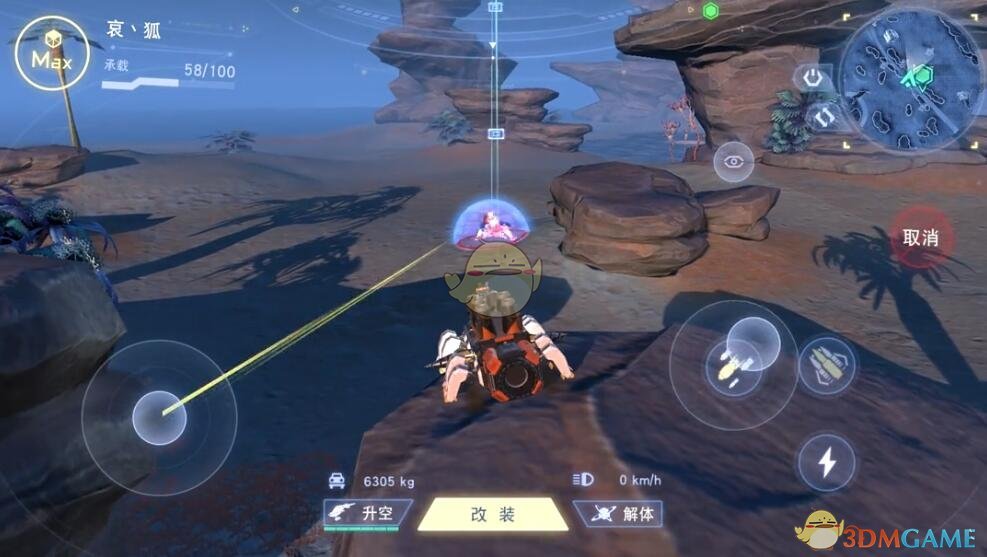
Task: Click the power icon beside the minimap
Action: [x=812, y=77]
